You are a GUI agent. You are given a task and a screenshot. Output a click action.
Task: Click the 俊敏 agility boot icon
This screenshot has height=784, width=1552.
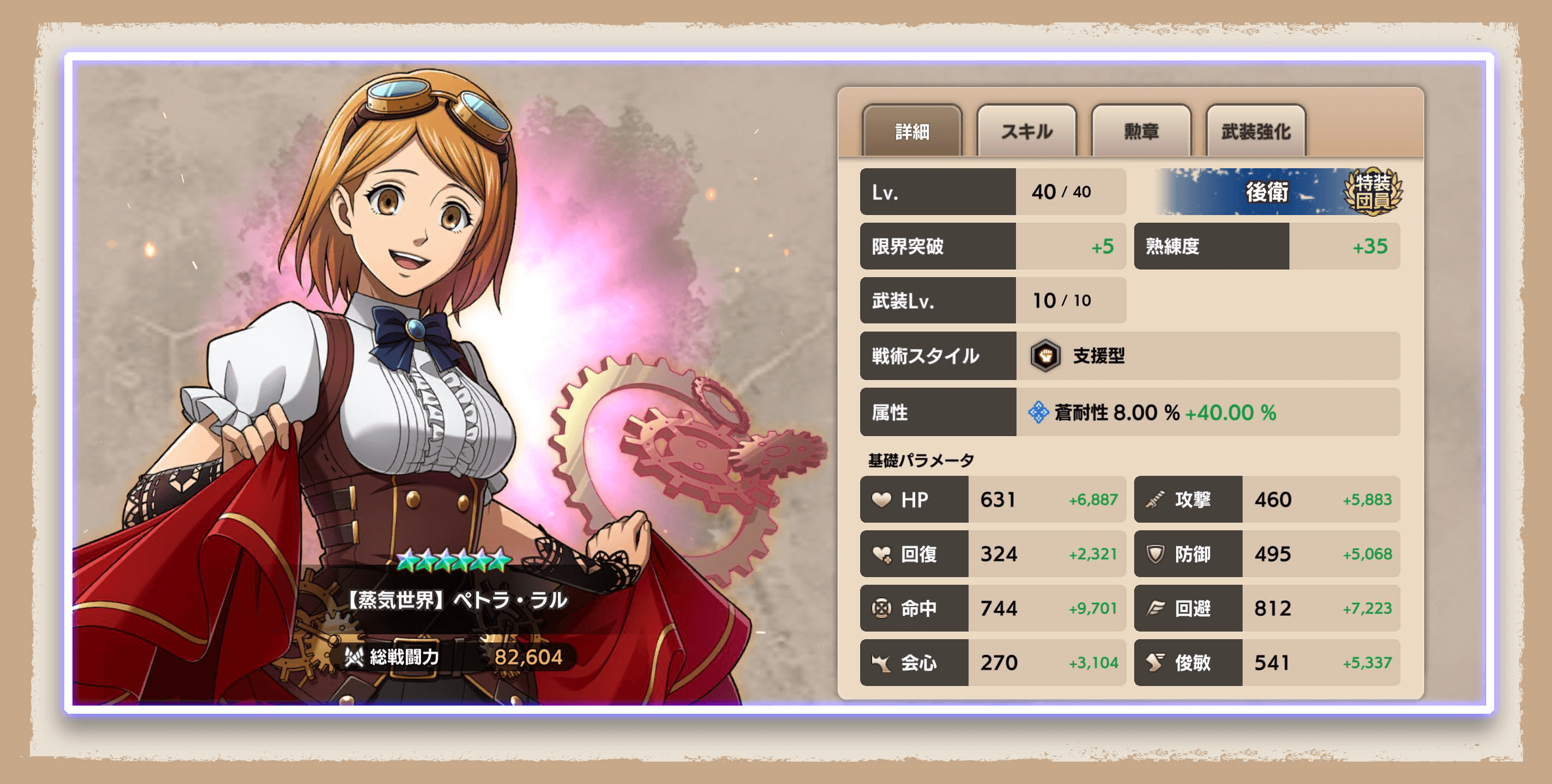(x=1156, y=663)
